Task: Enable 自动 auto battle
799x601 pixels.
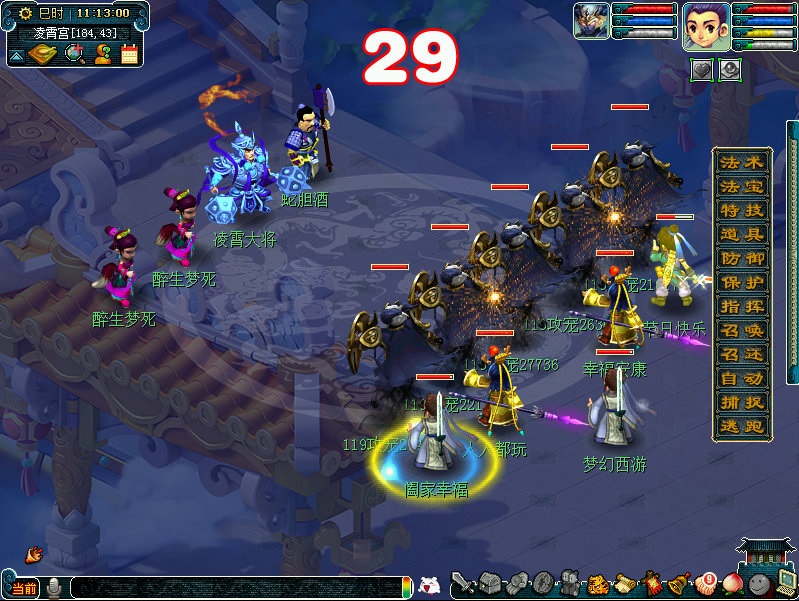Action: 742,378
